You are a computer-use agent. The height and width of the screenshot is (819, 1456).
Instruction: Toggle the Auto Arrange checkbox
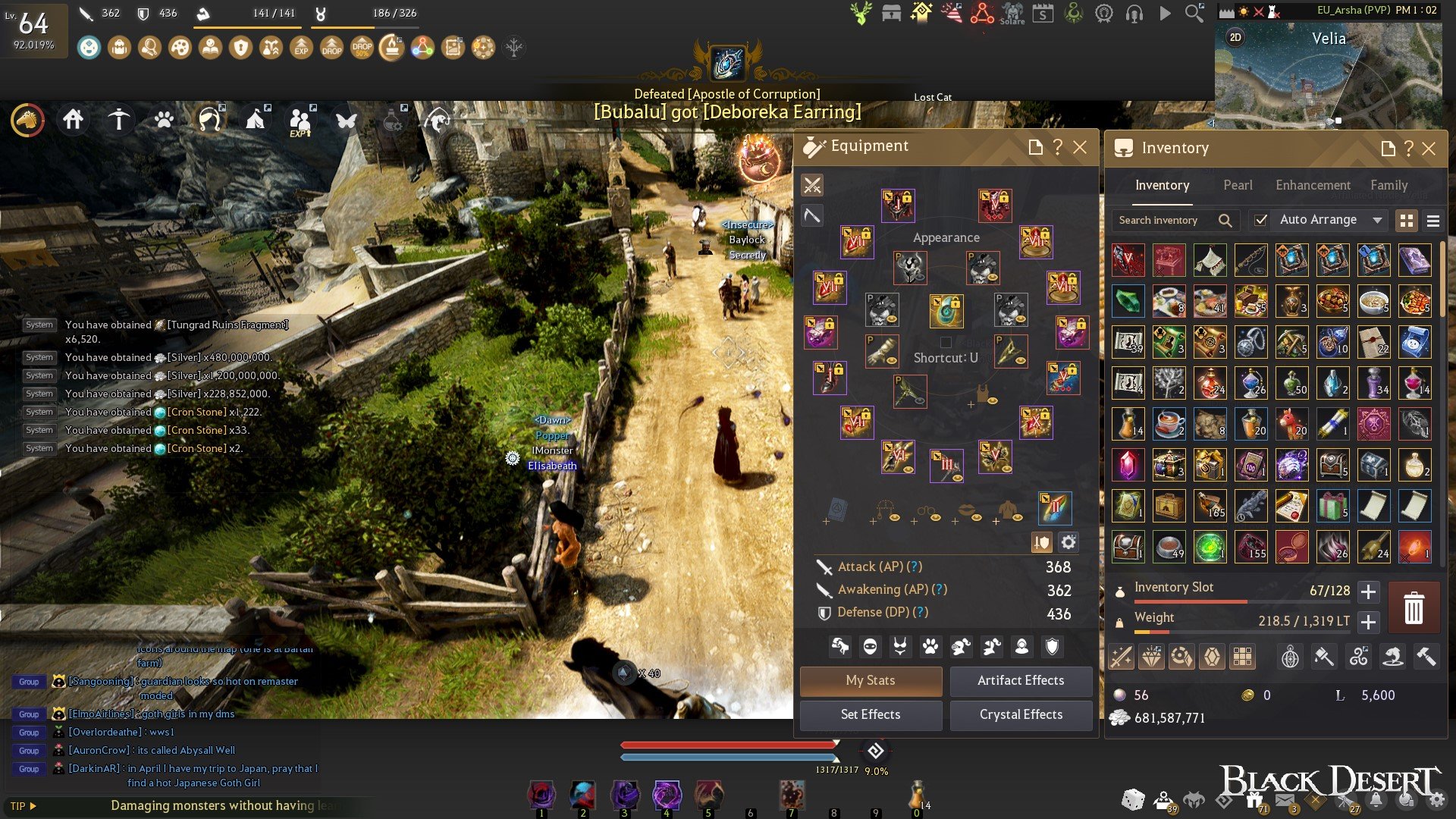1260,220
